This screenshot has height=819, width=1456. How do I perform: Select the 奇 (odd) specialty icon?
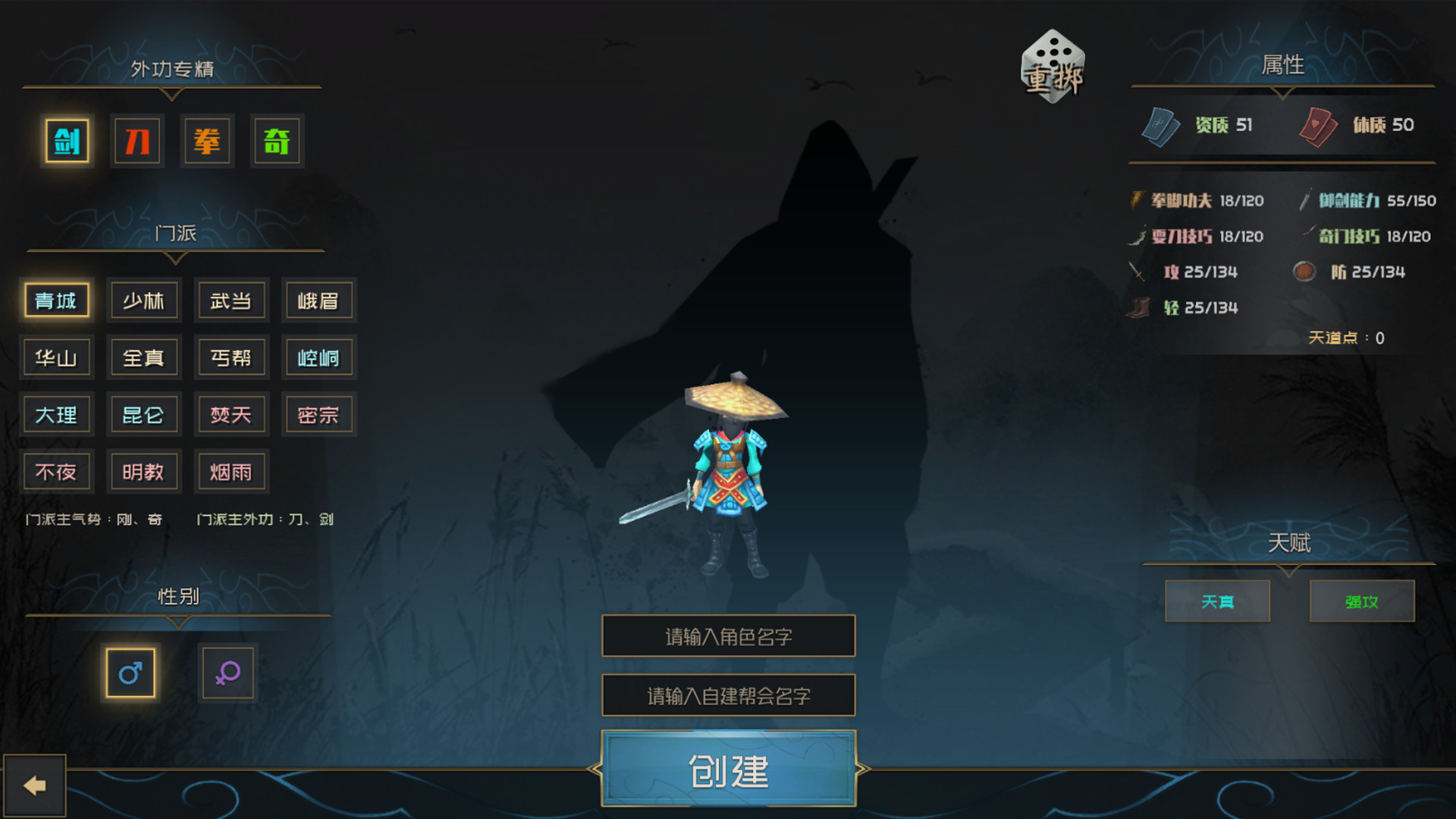coord(277,141)
